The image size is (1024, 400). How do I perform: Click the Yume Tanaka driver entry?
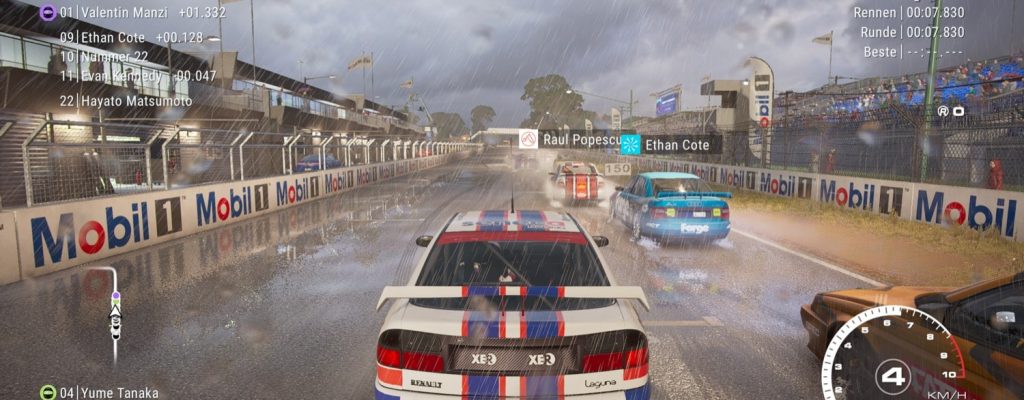click(98, 392)
